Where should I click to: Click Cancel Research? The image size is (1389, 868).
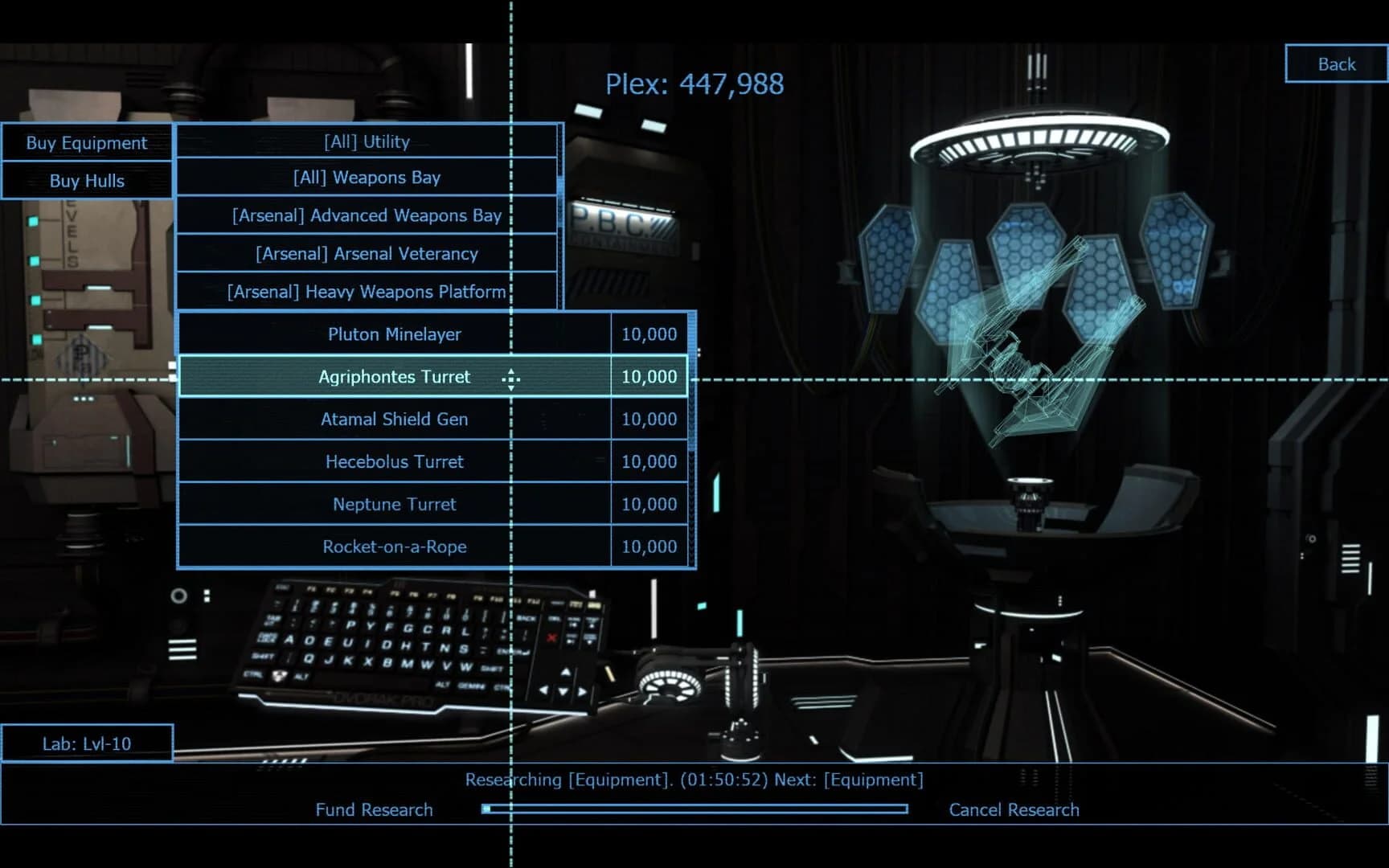click(x=1014, y=809)
